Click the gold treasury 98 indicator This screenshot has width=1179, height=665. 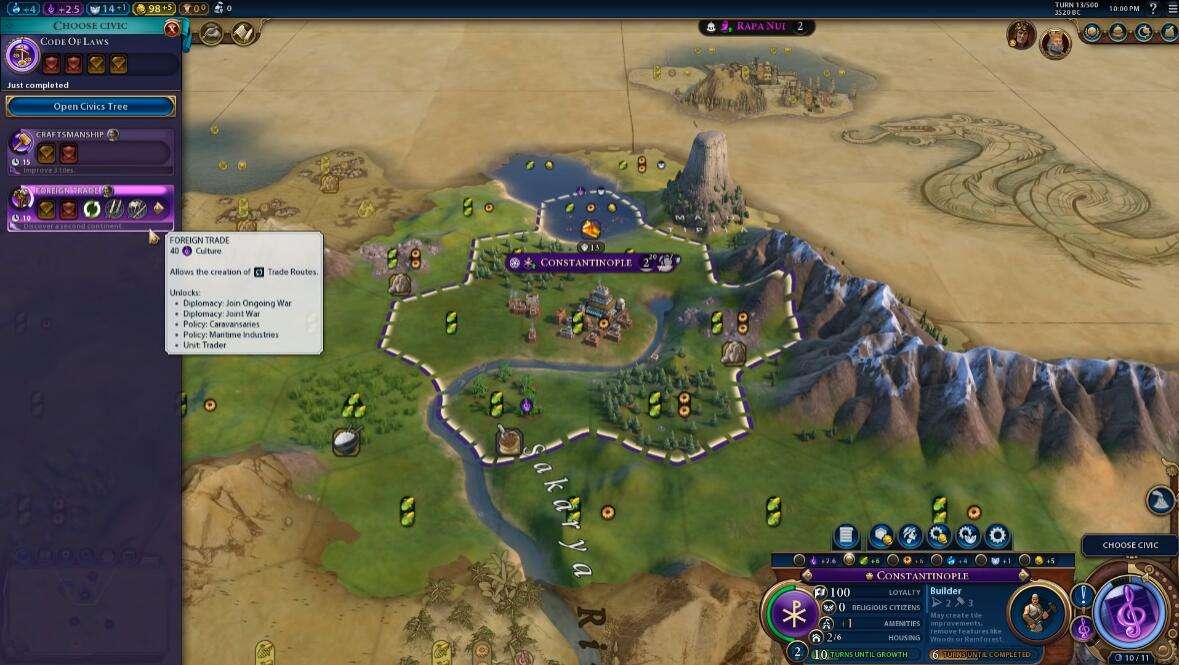coord(153,8)
